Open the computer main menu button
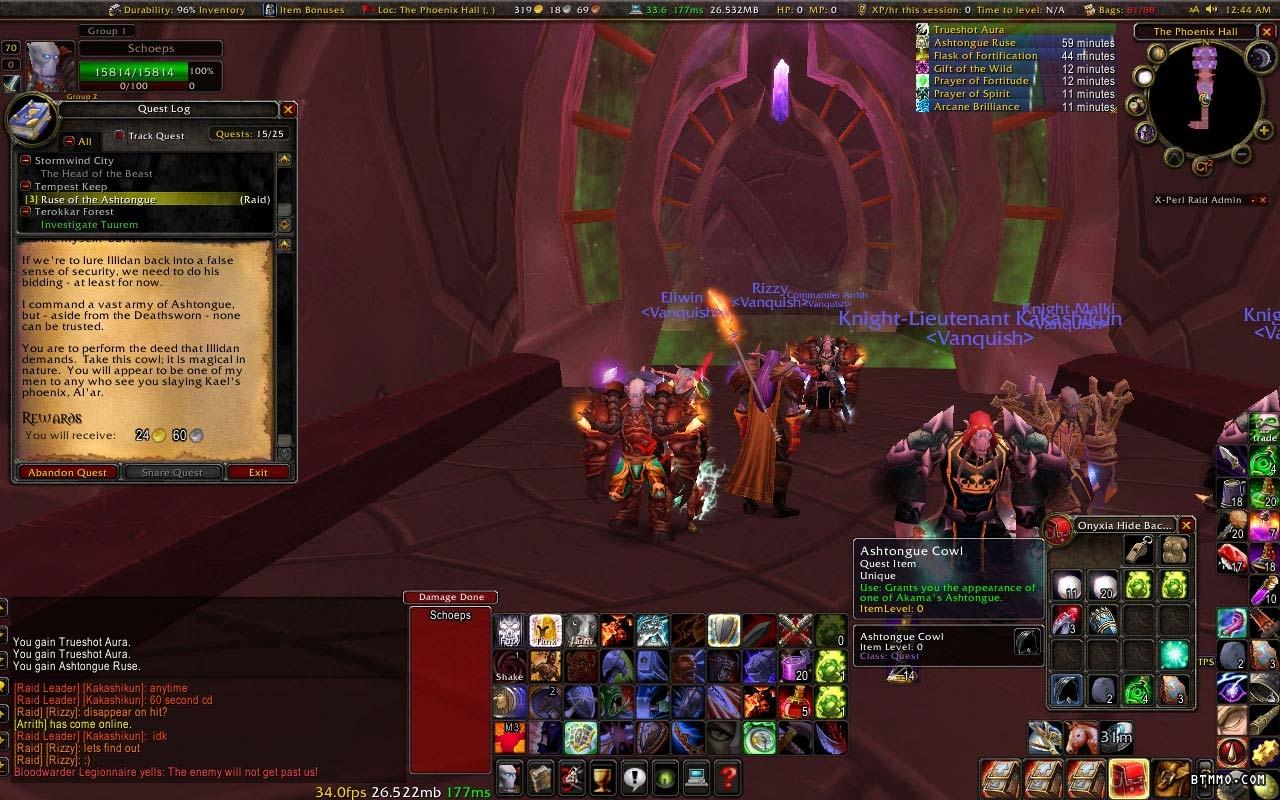The height and width of the screenshot is (800, 1280). click(696, 776)
